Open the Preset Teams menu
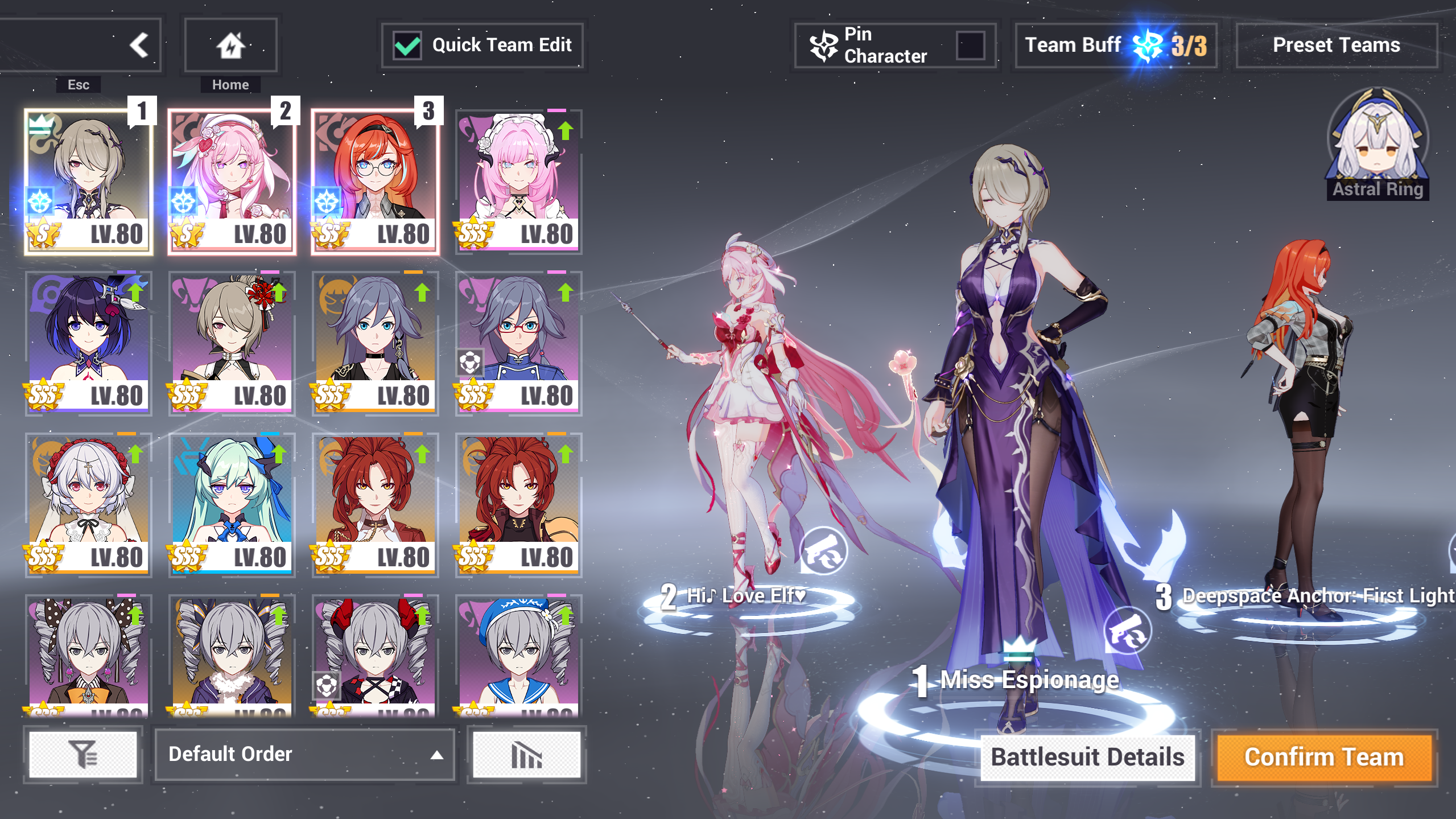Viewport: 1456px width, 819px height. tap(1336, 45)
